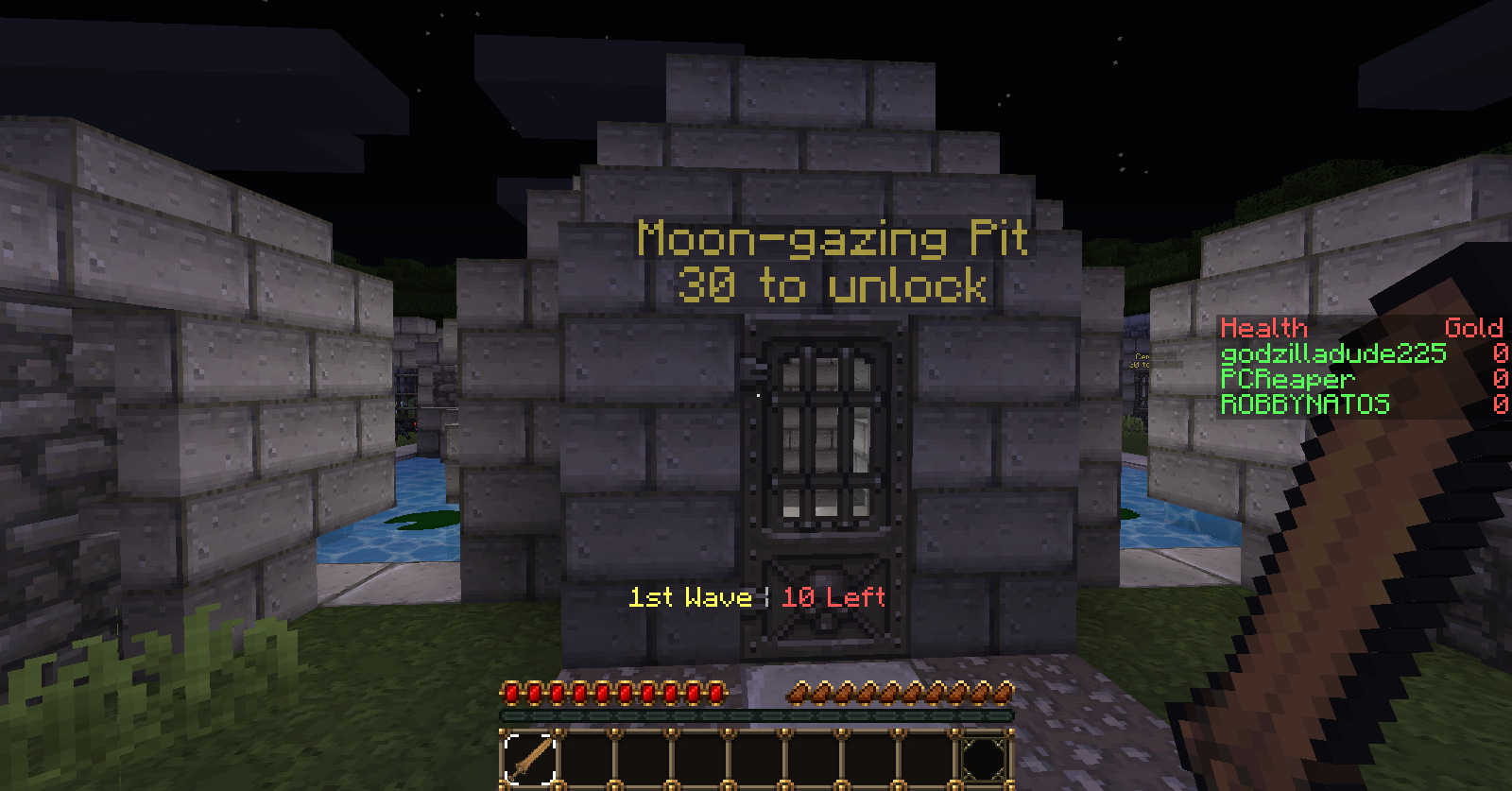
Task: Click the barred window of the iron door
Action: (x=826, y=435)
